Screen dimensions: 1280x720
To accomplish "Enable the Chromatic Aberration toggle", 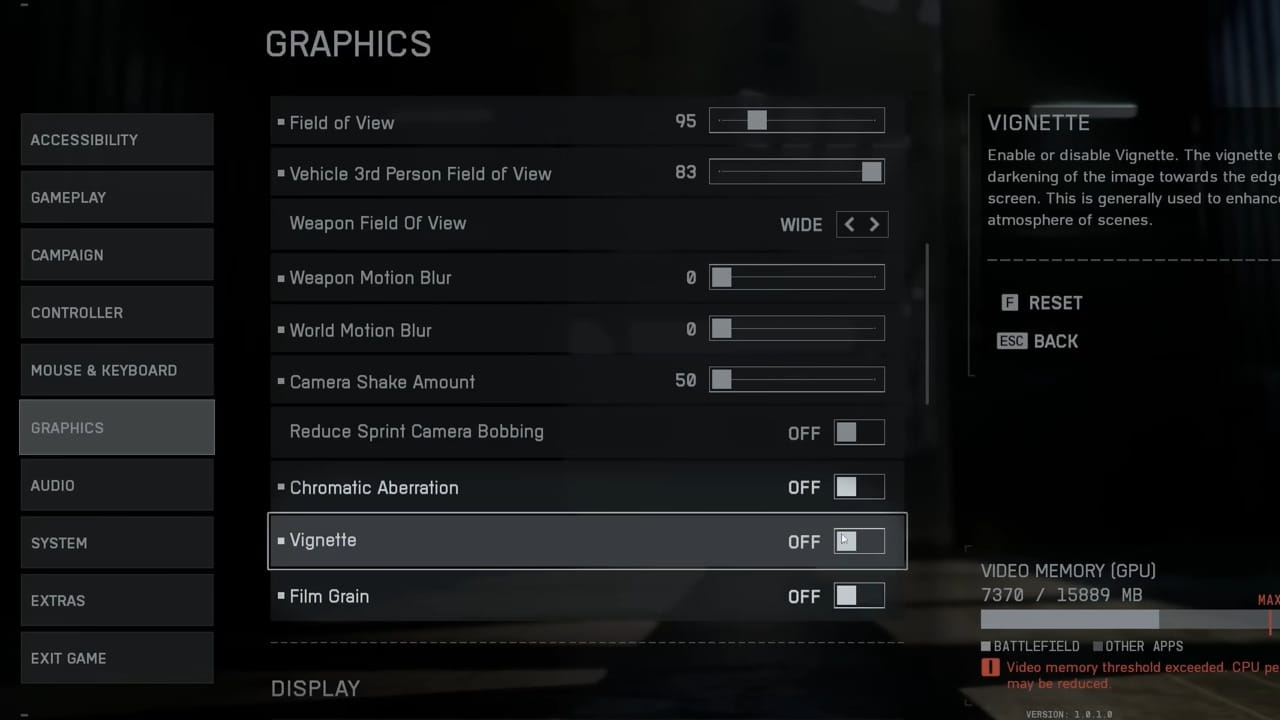I will coord(859,487).
